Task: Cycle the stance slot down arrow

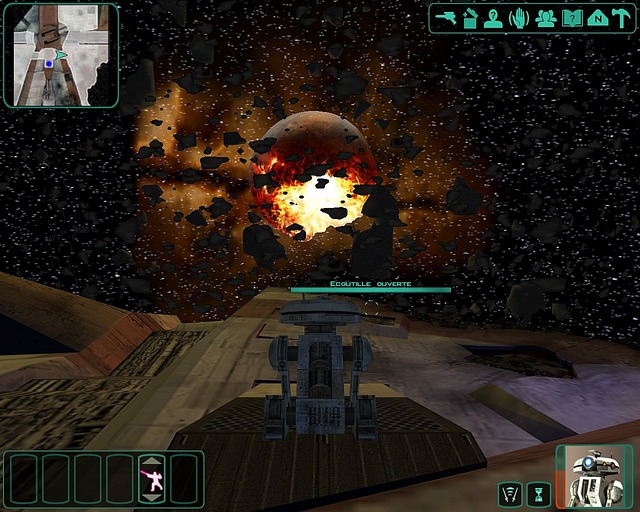Action: (x=152, y=497)
